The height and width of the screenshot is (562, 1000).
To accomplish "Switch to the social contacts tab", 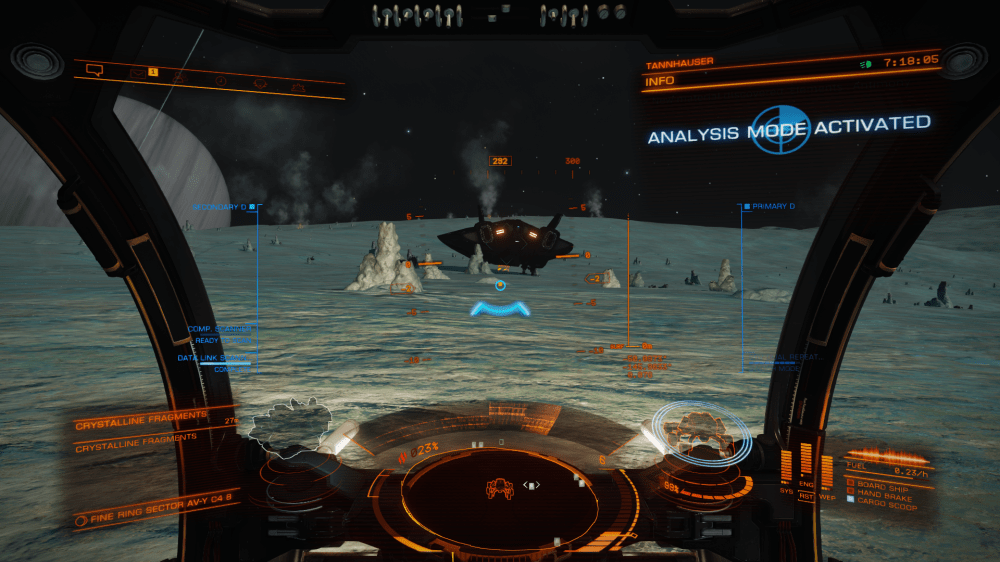I will (x=179, y=78).
